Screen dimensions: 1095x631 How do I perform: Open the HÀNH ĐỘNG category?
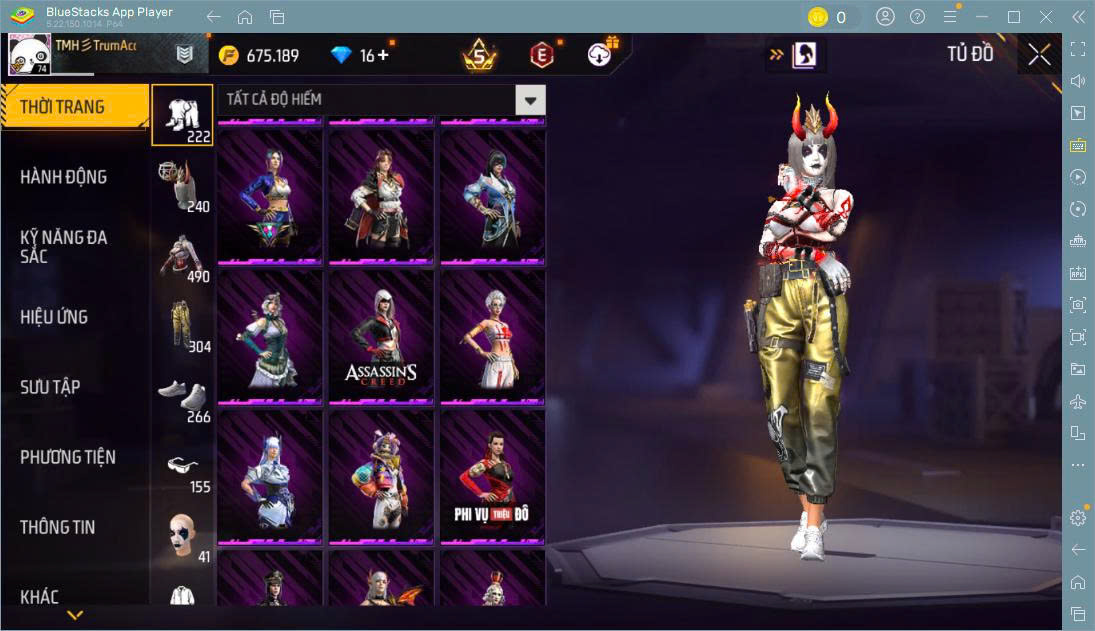click(64, 177)
